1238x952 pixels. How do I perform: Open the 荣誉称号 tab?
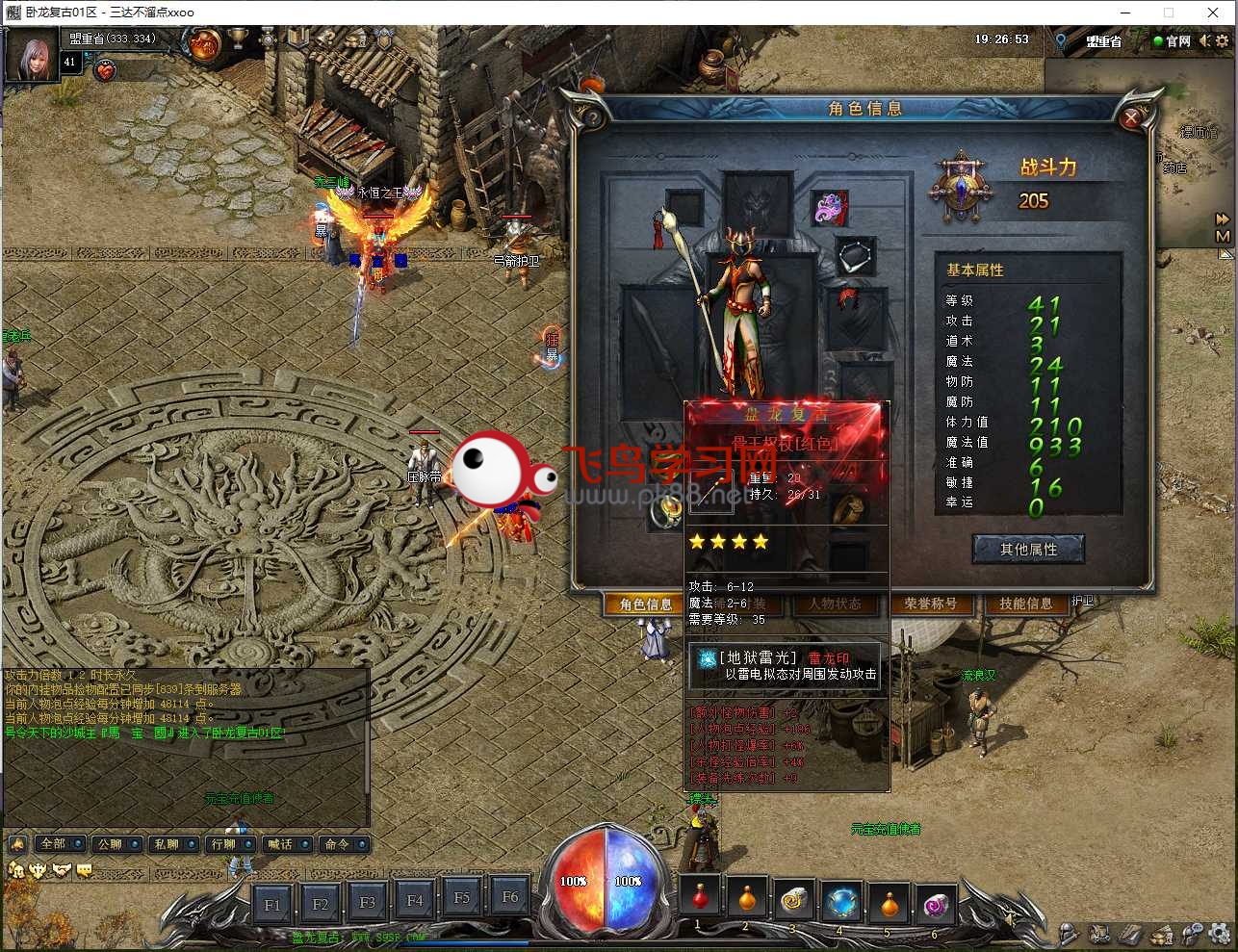pyautogui.click(x=931, y=604)
